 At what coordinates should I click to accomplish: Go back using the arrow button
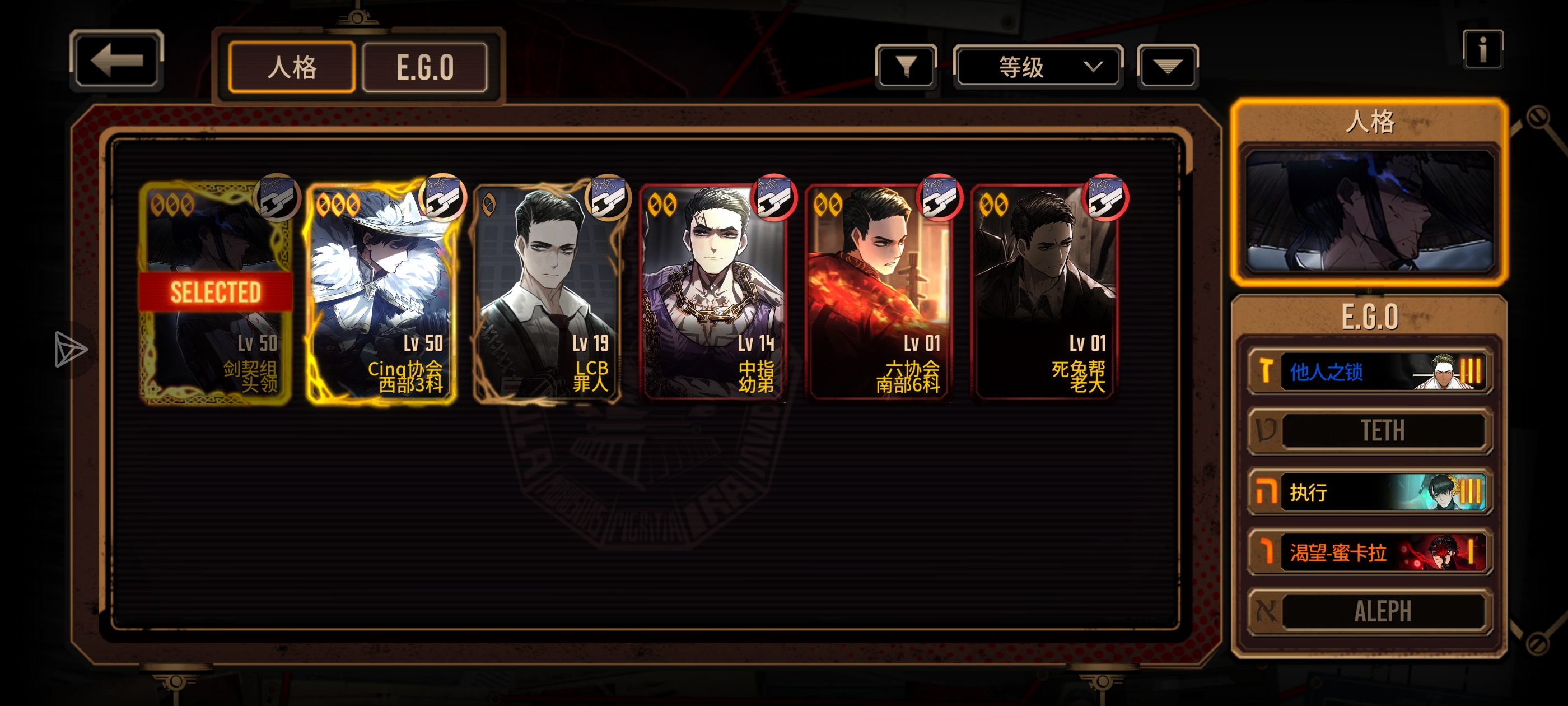coord(116,61)
